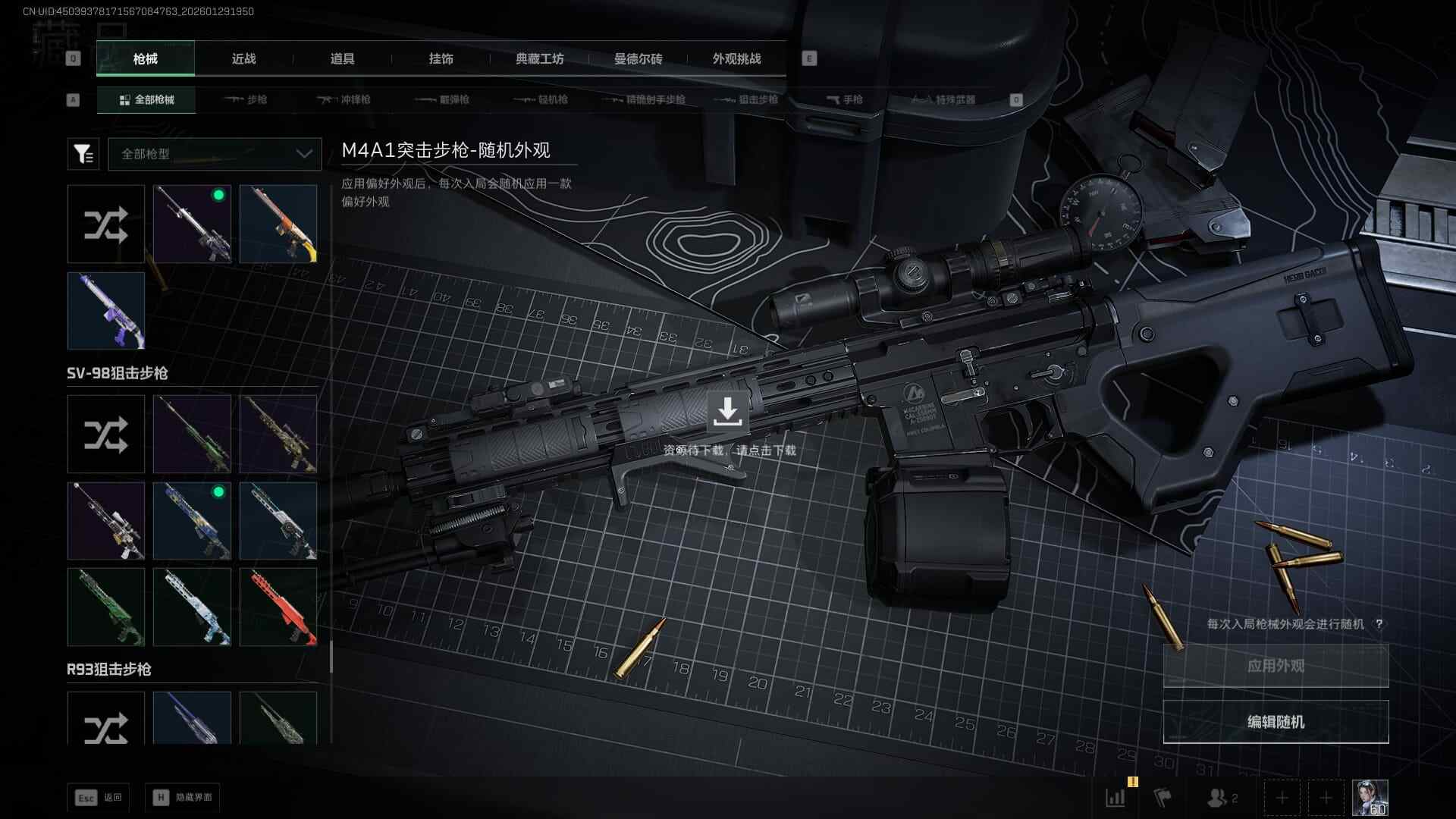Go to the 典藏工坊 tab
This screenshot has height=819, width=1456.
pyautogui.click(x=539, y=59)
